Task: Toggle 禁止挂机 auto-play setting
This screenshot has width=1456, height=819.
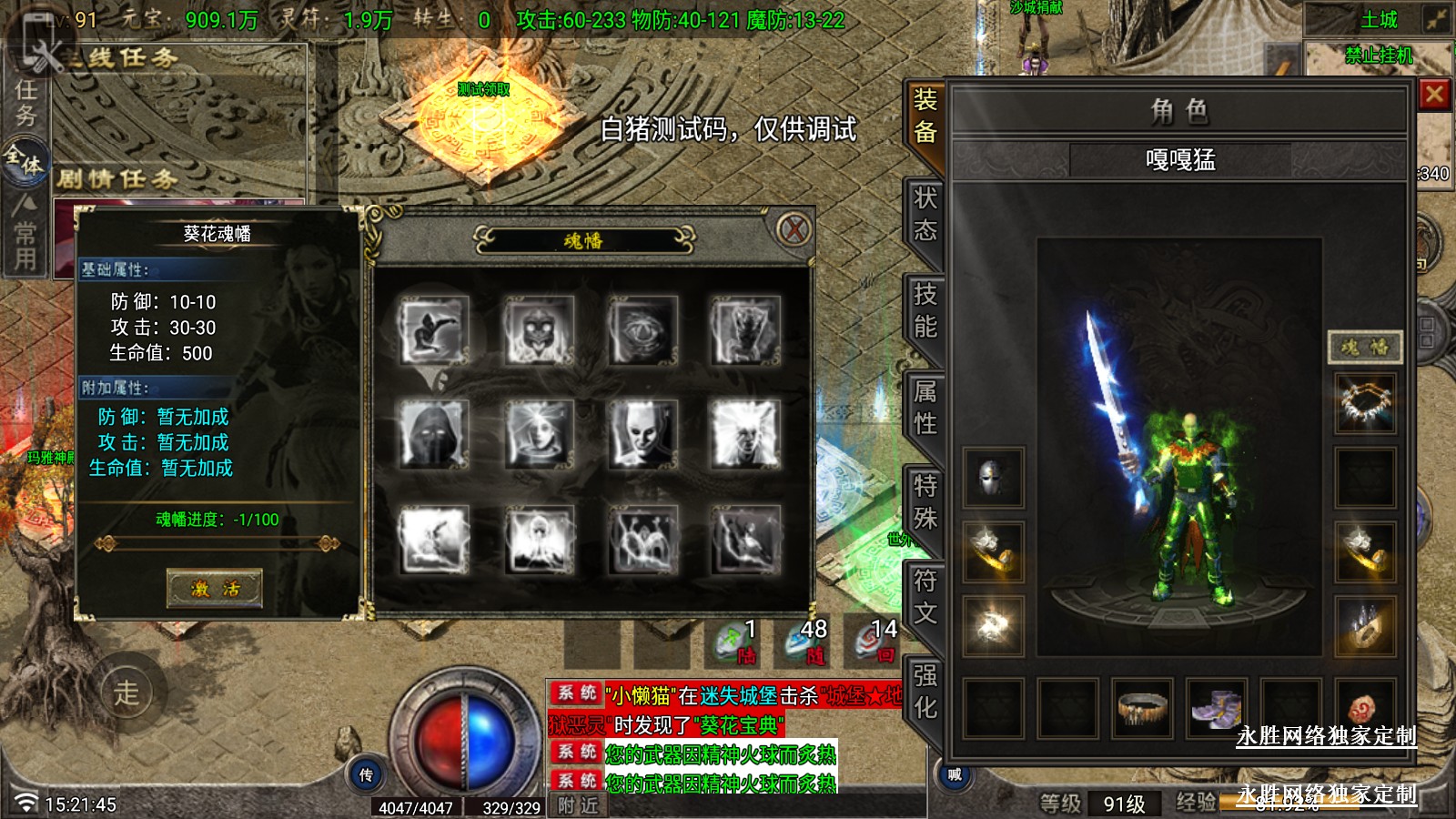Action: click(x=1379, y=56)
